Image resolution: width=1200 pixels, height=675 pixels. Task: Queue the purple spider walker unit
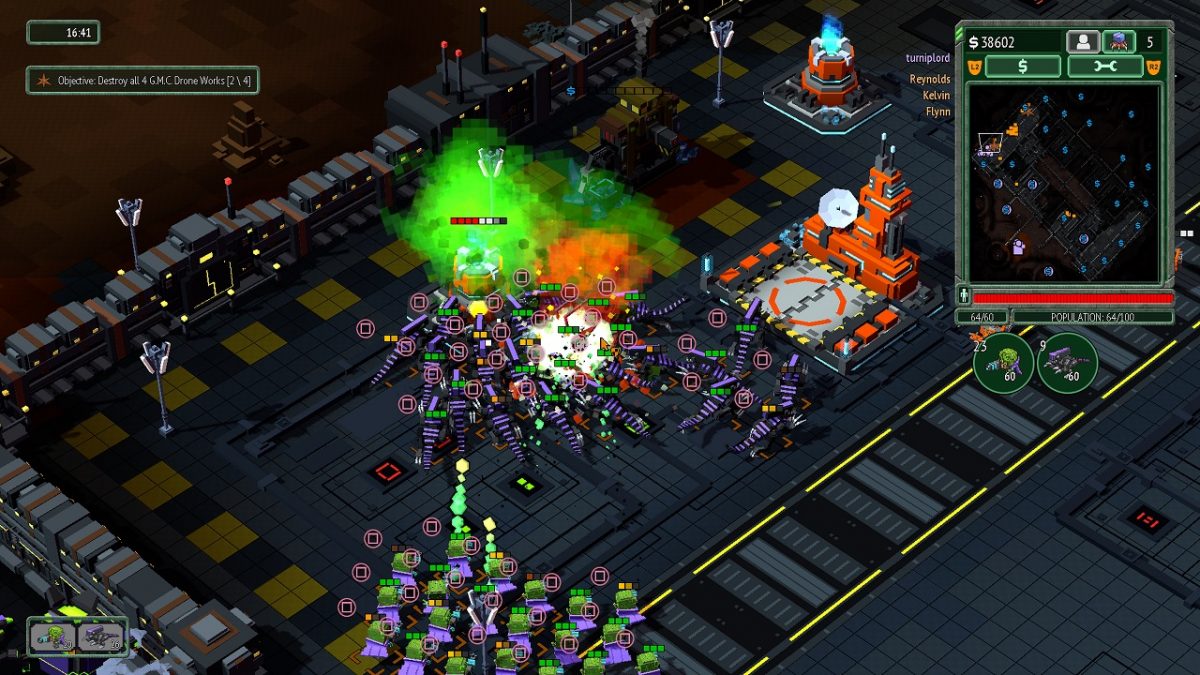tap(1067, 362)
